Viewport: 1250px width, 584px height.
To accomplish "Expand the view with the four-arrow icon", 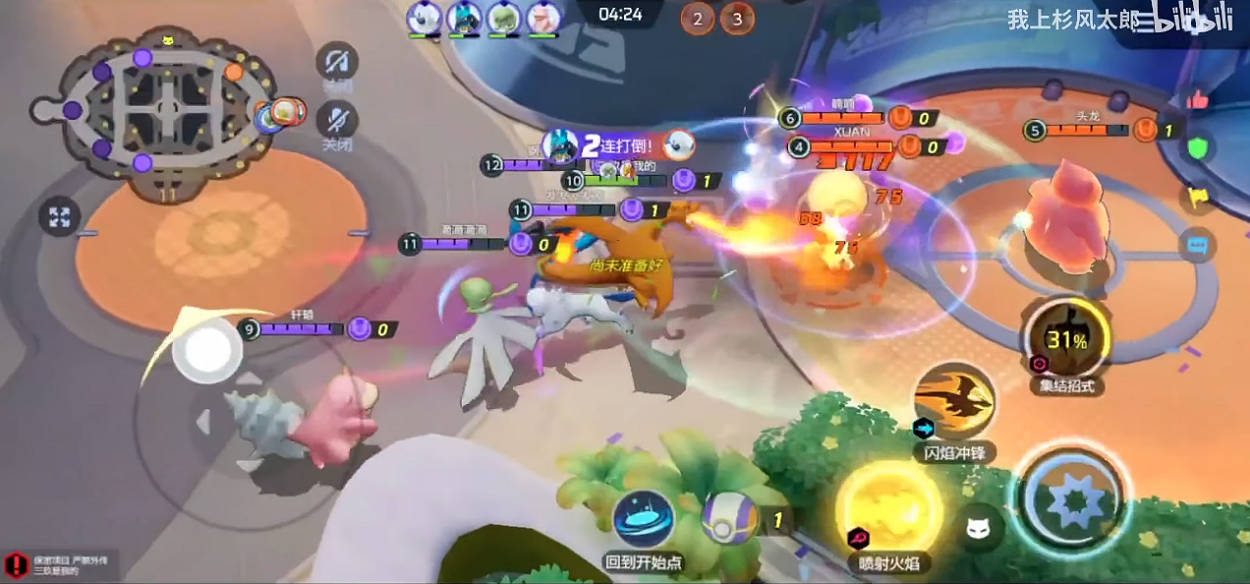I will coord(60,216).
